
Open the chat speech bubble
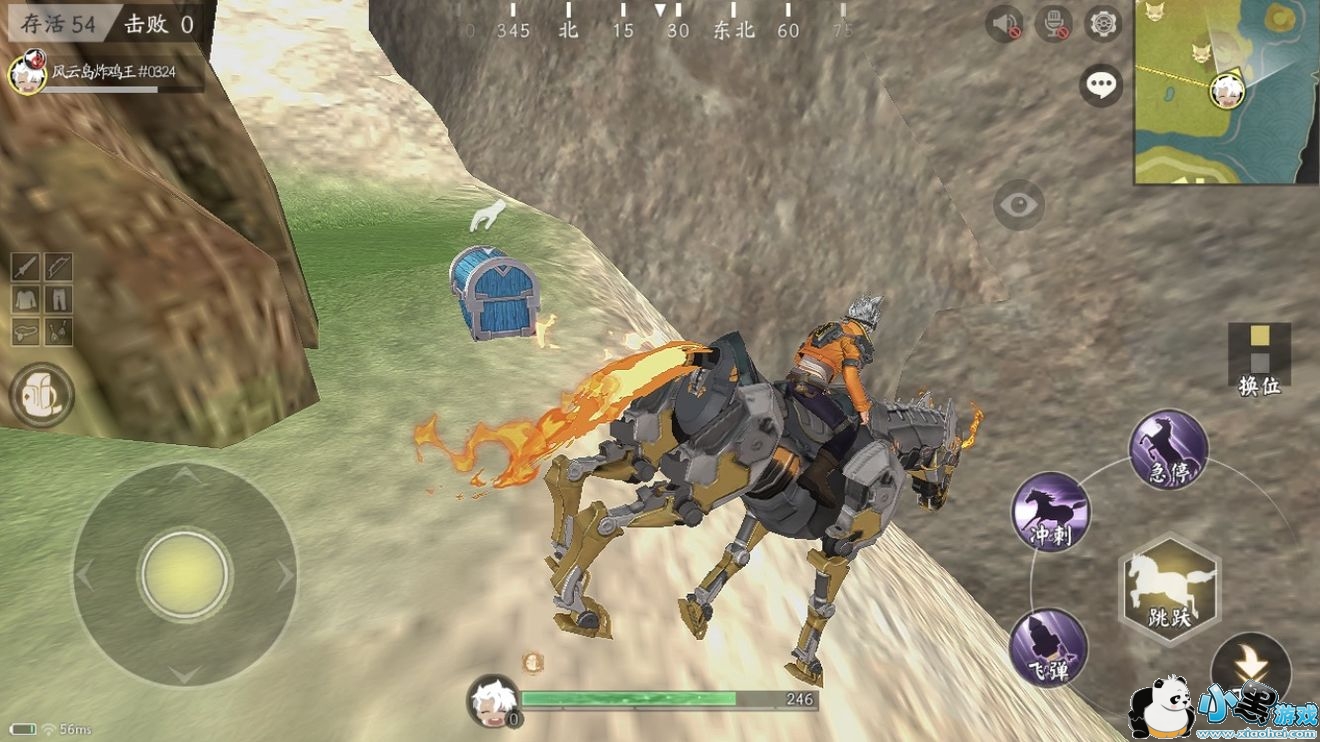[x=1101, y=85]
